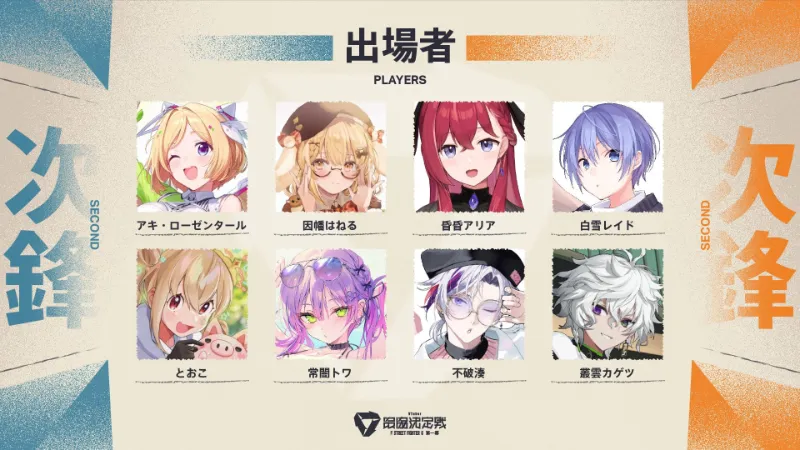Viewport: 800px width, 450px height.
Task: Pick the とおこ player portrait
Action: pos(191,304)
